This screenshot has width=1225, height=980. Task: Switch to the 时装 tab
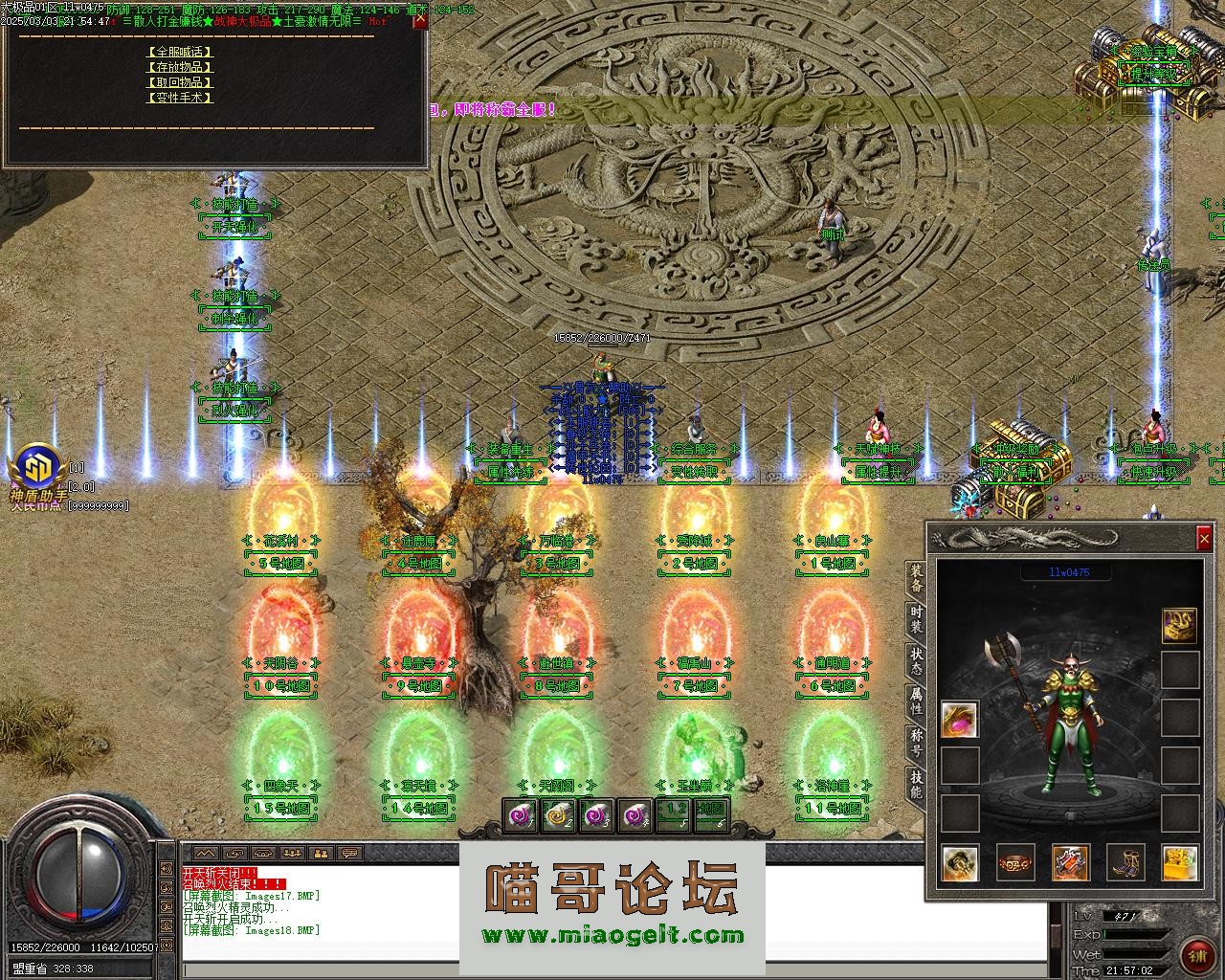[x=917, y=619]
